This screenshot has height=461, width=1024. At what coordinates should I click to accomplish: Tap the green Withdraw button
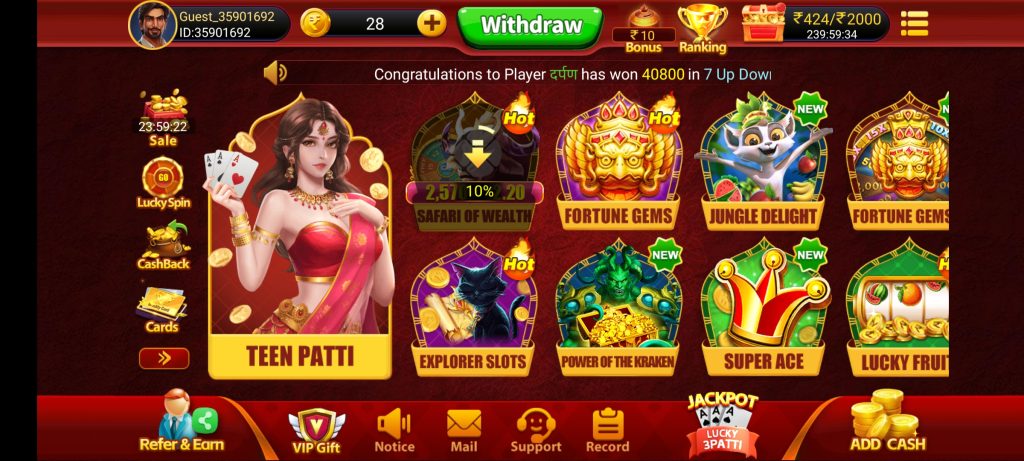coord(530,25)
